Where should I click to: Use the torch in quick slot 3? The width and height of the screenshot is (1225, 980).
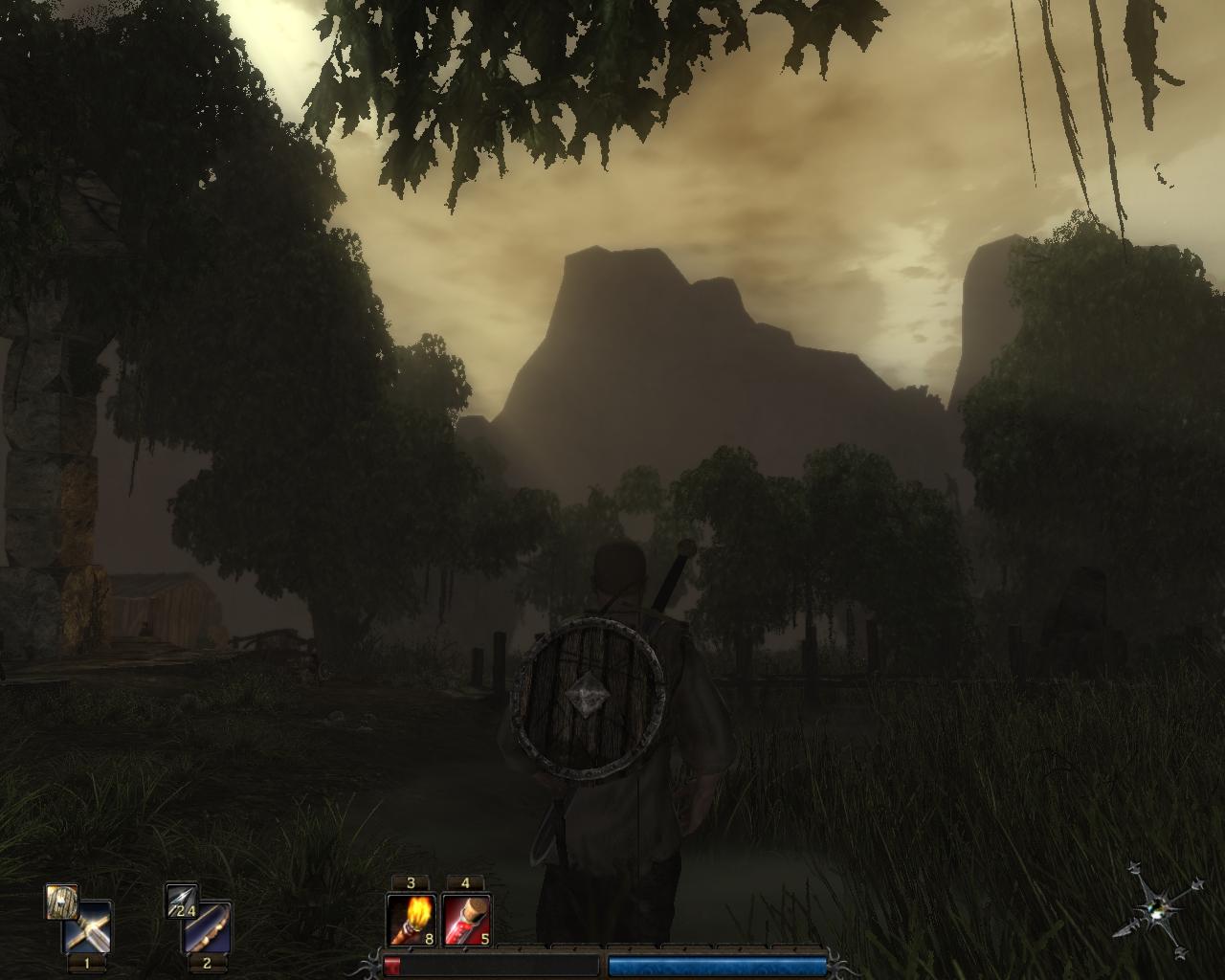[x=412, y=921]
